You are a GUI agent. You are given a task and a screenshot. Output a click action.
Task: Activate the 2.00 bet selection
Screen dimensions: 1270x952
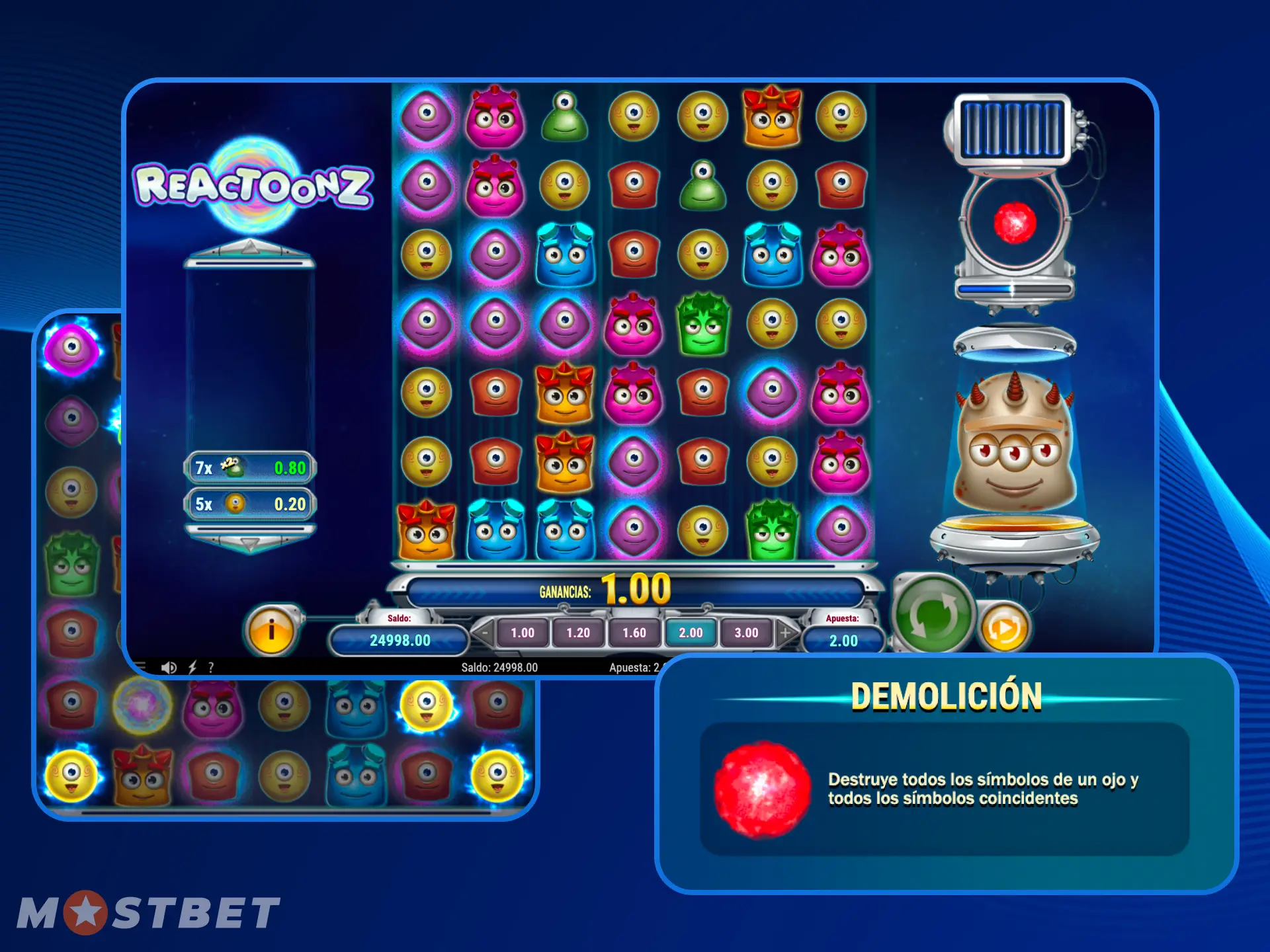click(691, 633)
